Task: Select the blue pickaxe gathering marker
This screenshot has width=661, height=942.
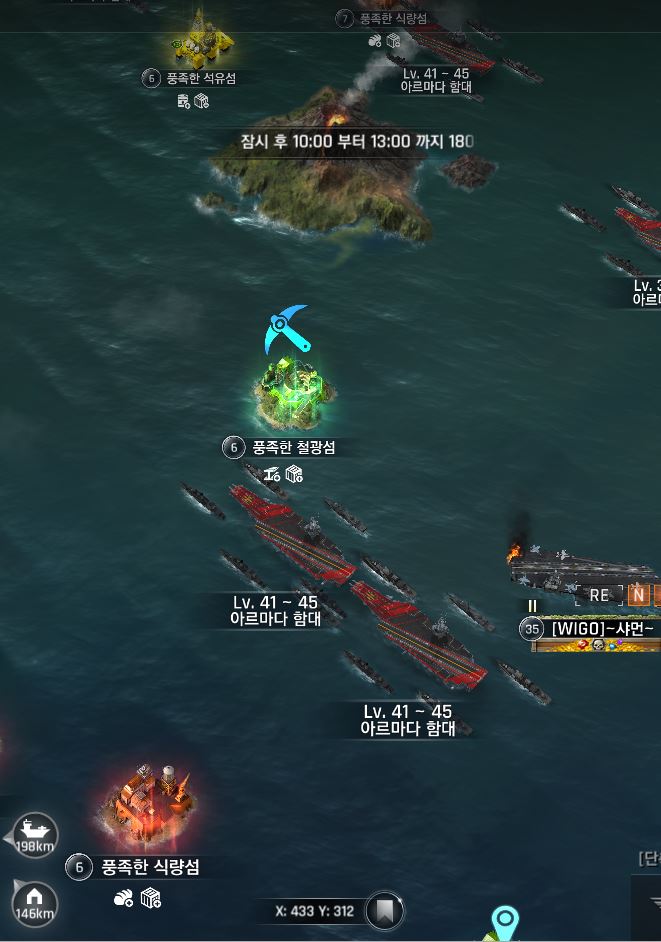Action: click(286, 330)
